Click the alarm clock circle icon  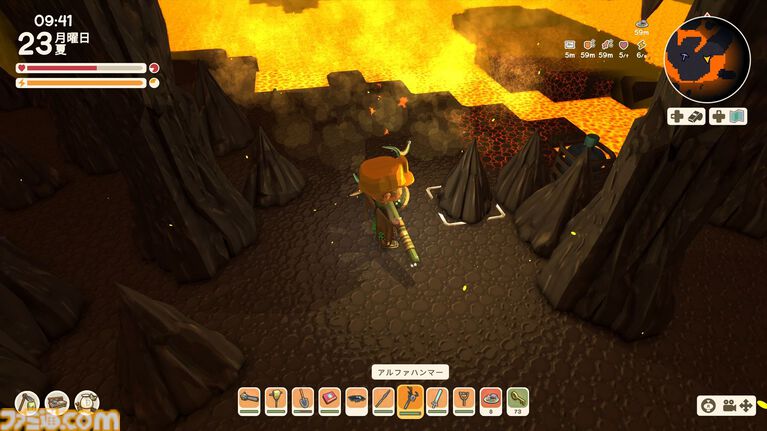[x=87, y=403]
